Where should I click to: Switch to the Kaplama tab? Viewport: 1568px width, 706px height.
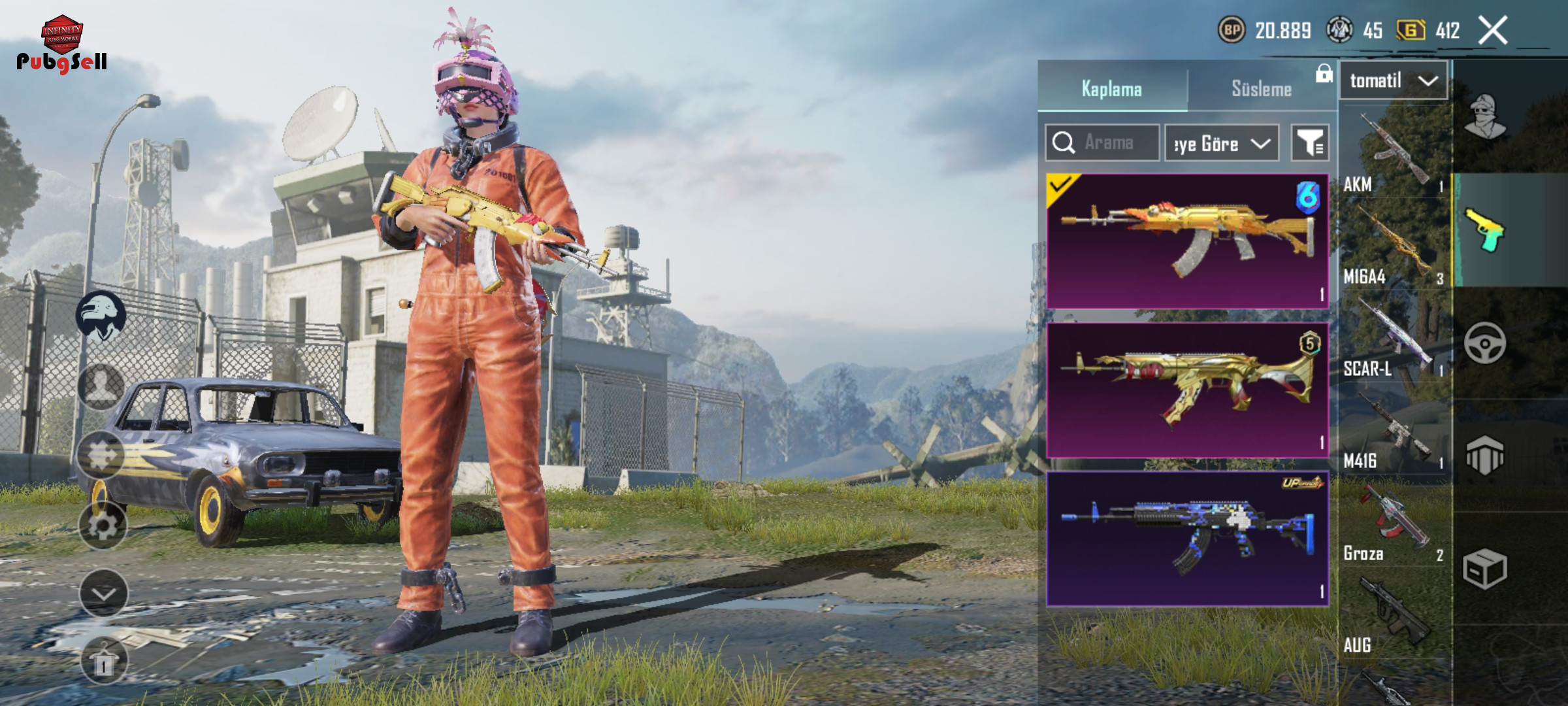(x=1111, y=89)
